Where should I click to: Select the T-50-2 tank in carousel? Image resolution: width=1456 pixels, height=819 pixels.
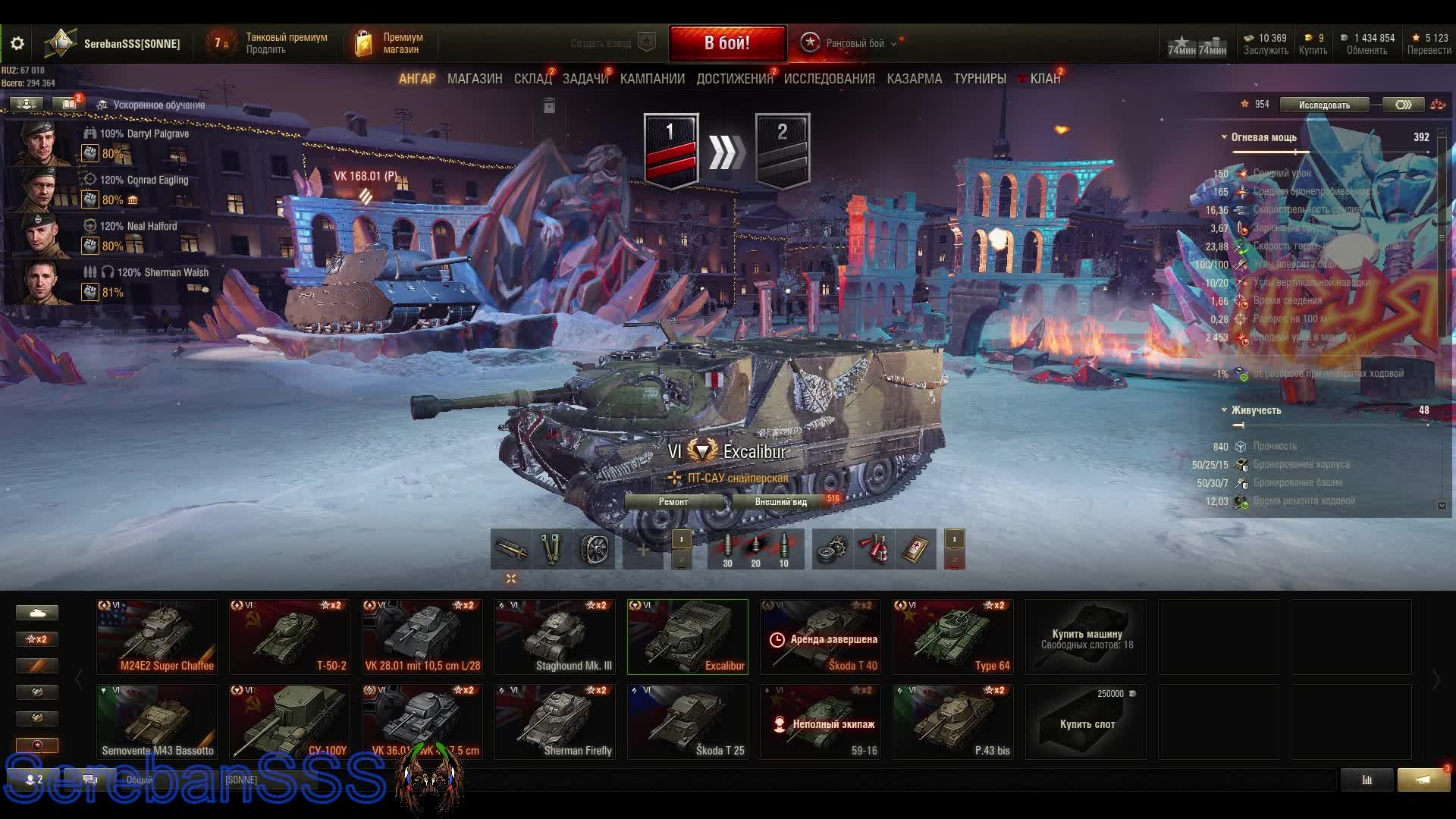point(290,637)
